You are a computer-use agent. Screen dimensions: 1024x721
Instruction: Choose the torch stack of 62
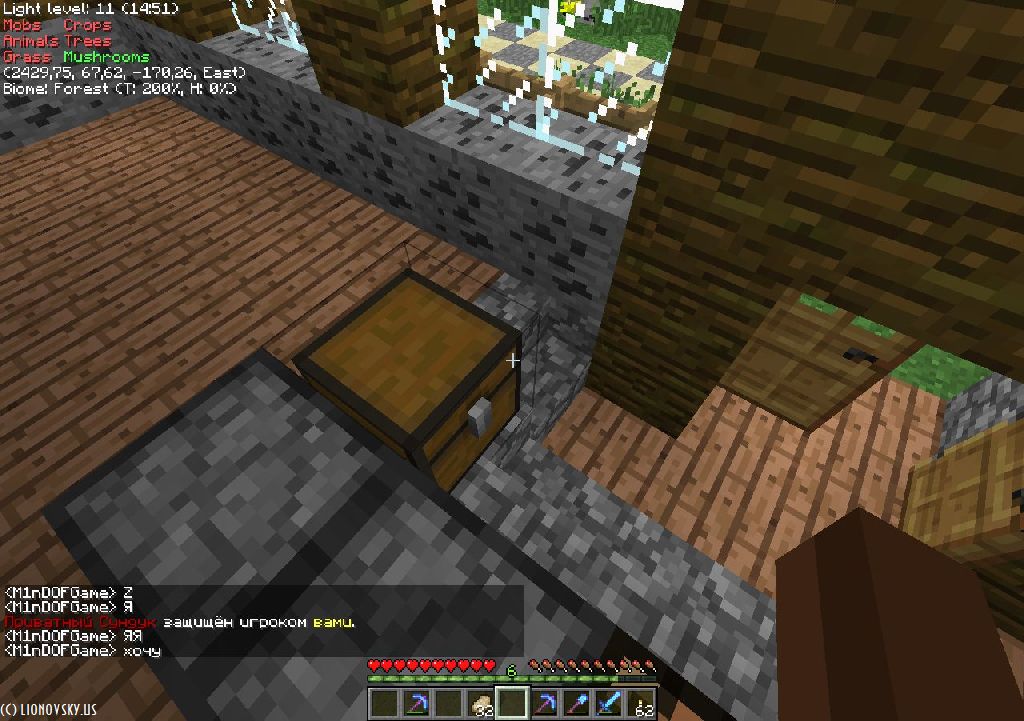(x=641, y=703)
